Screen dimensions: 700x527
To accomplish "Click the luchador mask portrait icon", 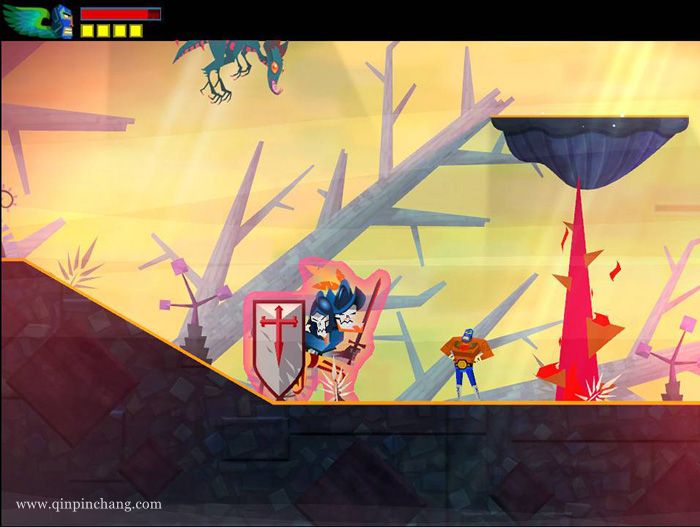I will coord(62,20).
